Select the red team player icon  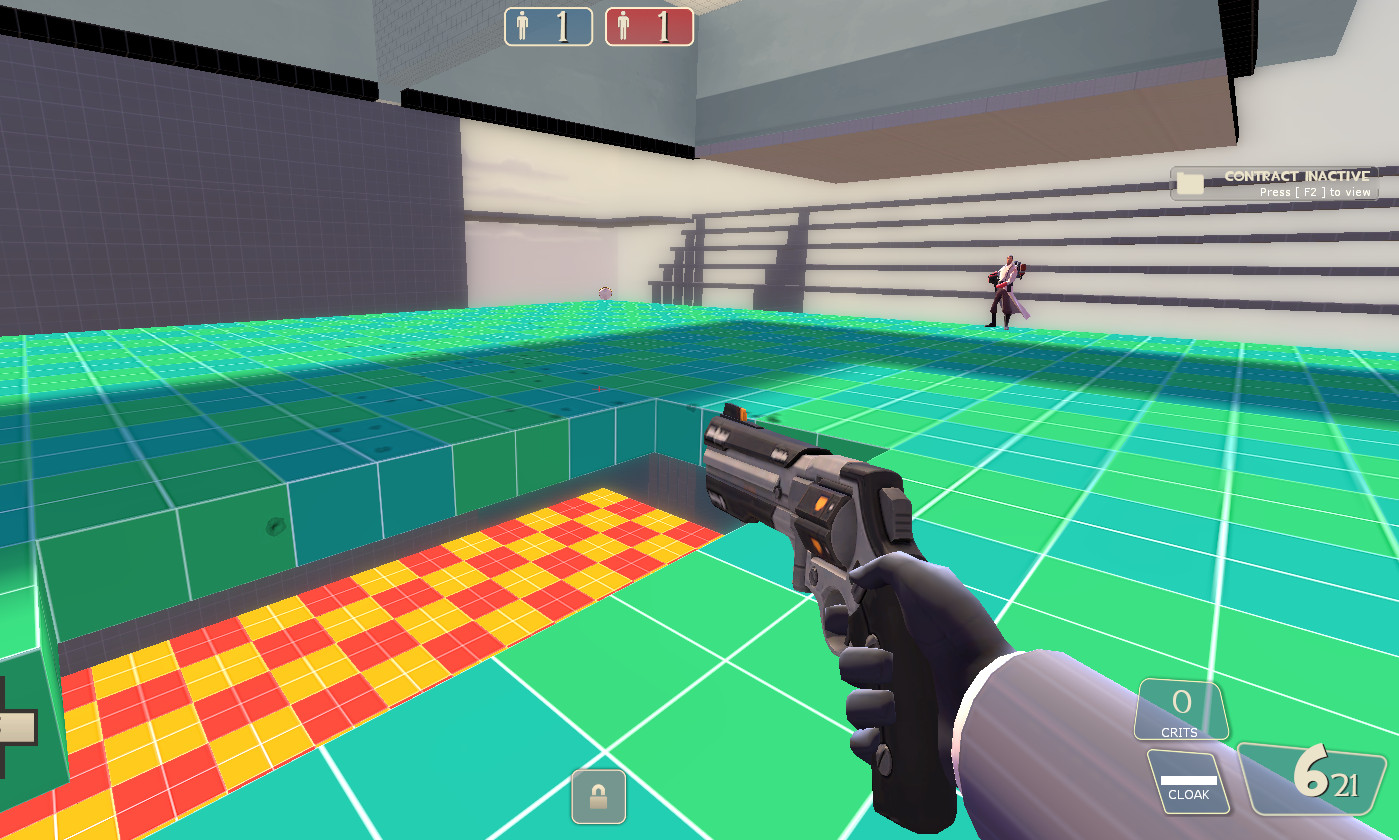(621, 27)
